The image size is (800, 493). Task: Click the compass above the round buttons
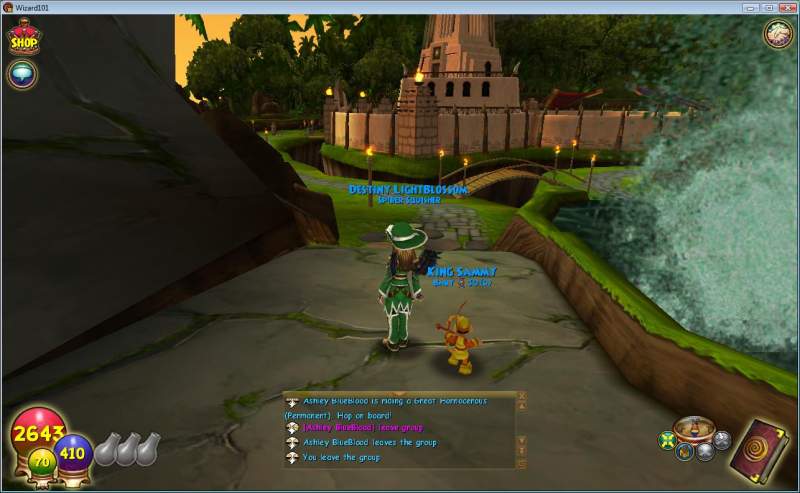692,429
